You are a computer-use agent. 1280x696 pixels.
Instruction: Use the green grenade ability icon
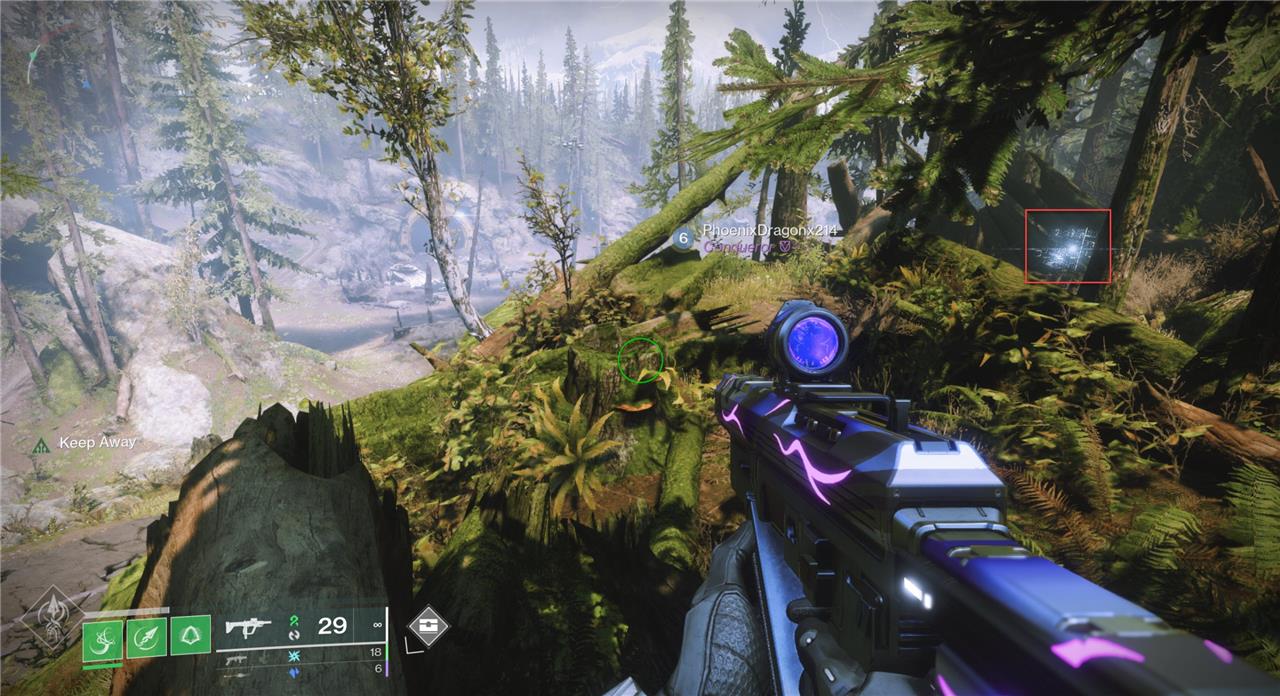tap(102, 639)
